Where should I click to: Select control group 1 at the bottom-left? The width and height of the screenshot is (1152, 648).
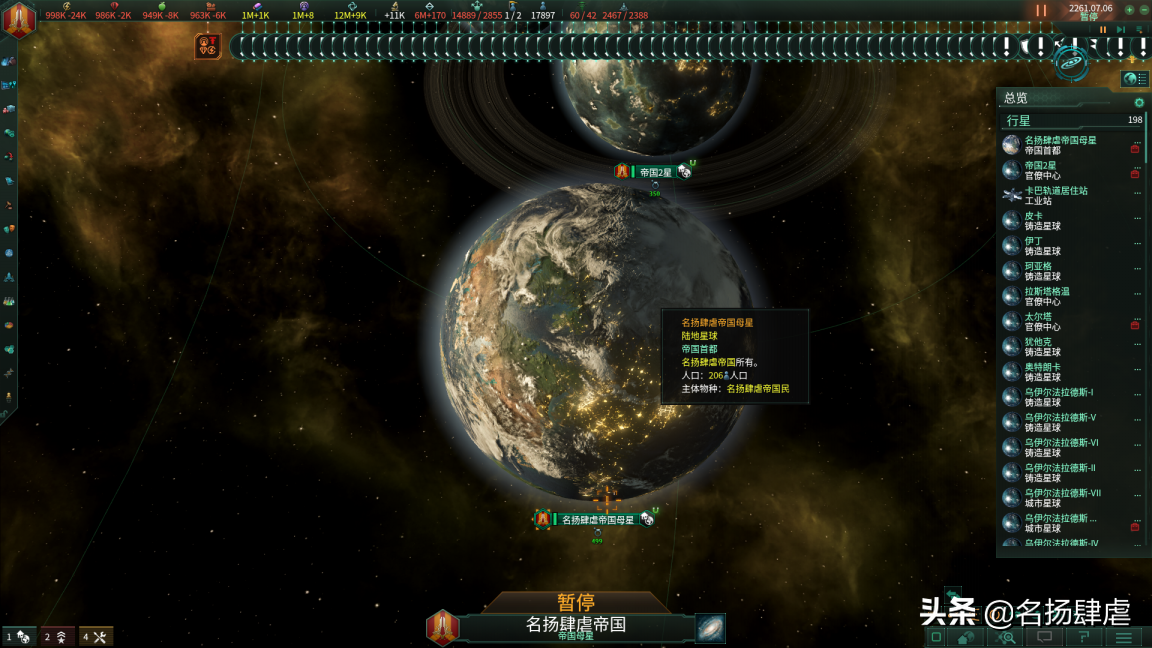[x=19, y=636]
